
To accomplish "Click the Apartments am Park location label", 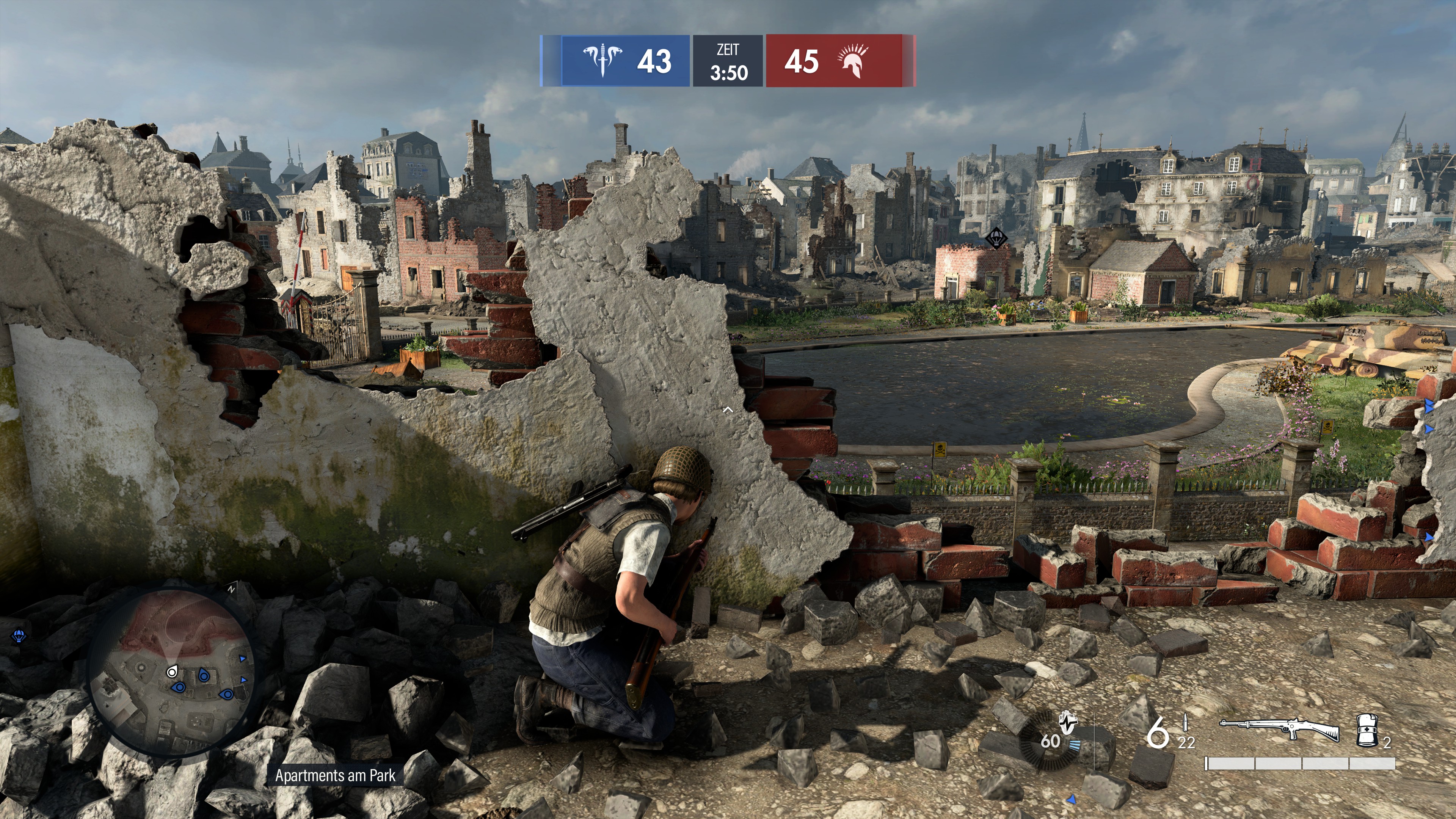I will 335,775.
